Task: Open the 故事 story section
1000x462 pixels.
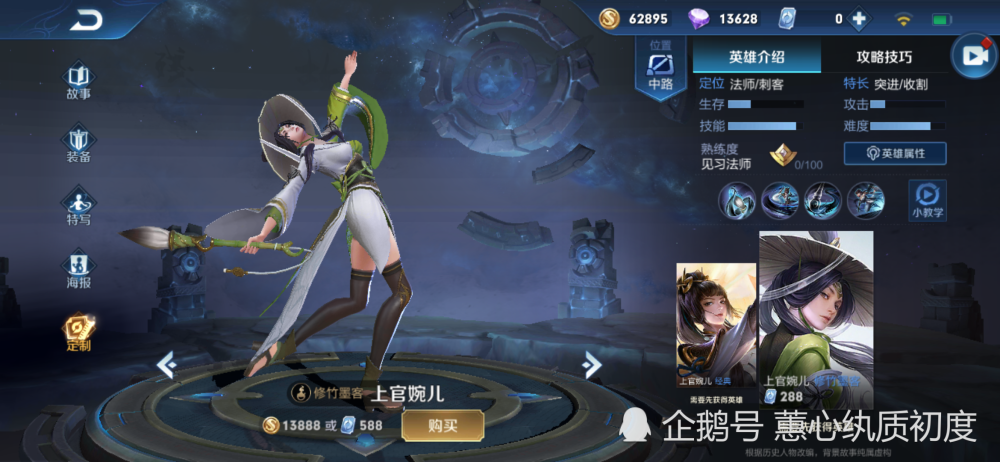Action: click(x=79, y=81)
